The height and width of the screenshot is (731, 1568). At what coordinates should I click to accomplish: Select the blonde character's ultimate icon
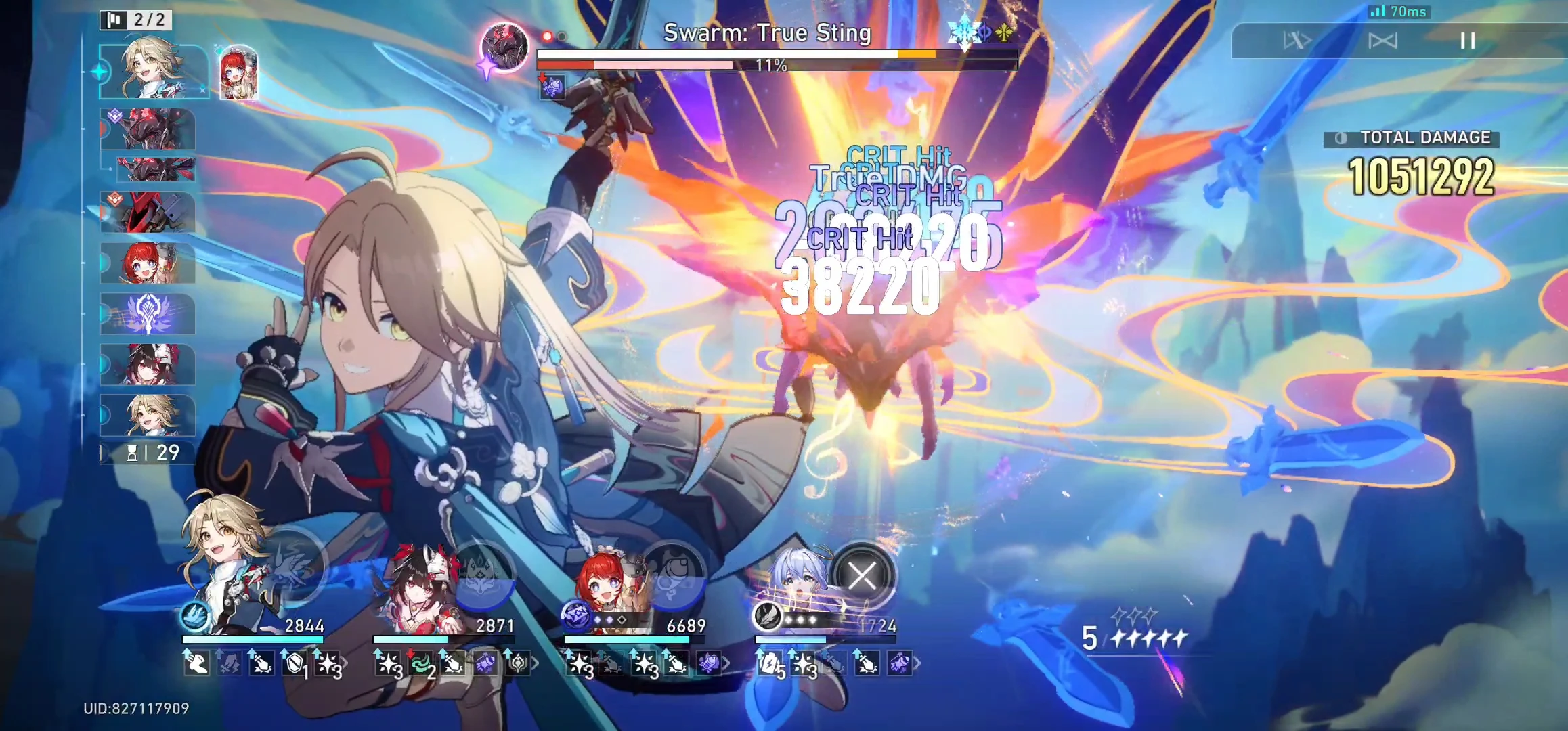(x=297, y=567)
